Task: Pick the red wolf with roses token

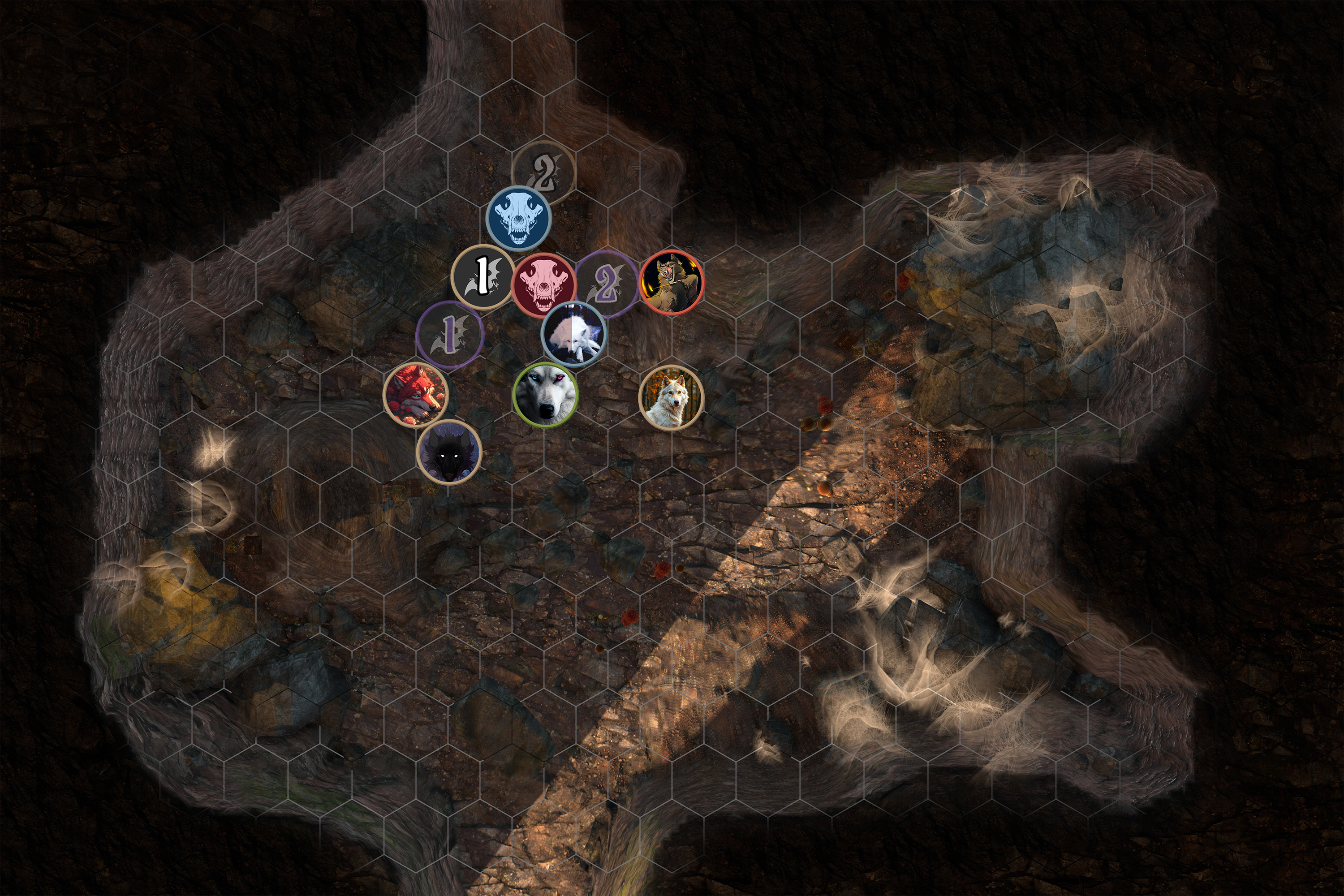Action: 416,394
